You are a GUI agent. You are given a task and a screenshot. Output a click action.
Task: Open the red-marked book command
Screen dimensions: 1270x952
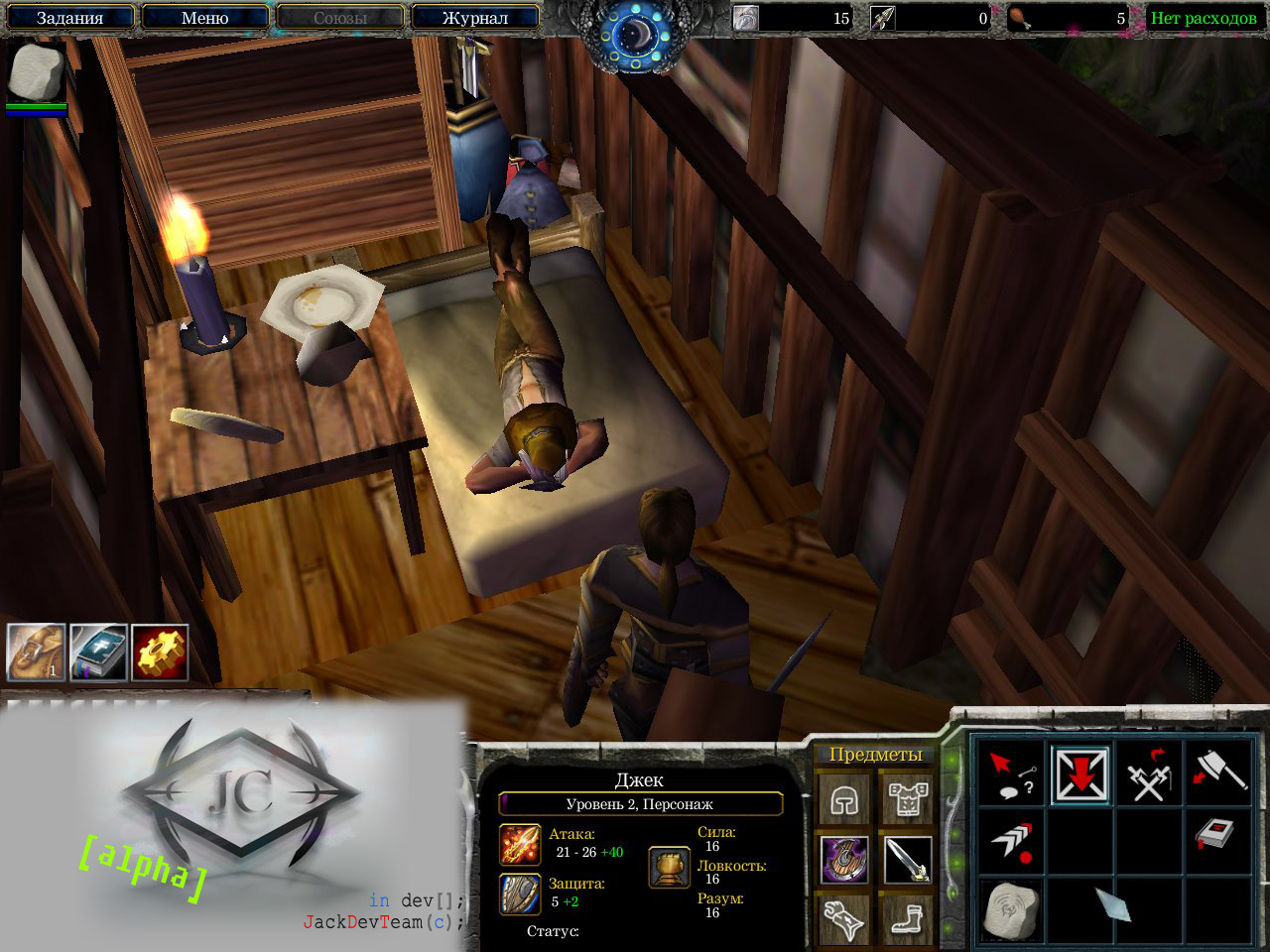click(x=1217, y=836)
